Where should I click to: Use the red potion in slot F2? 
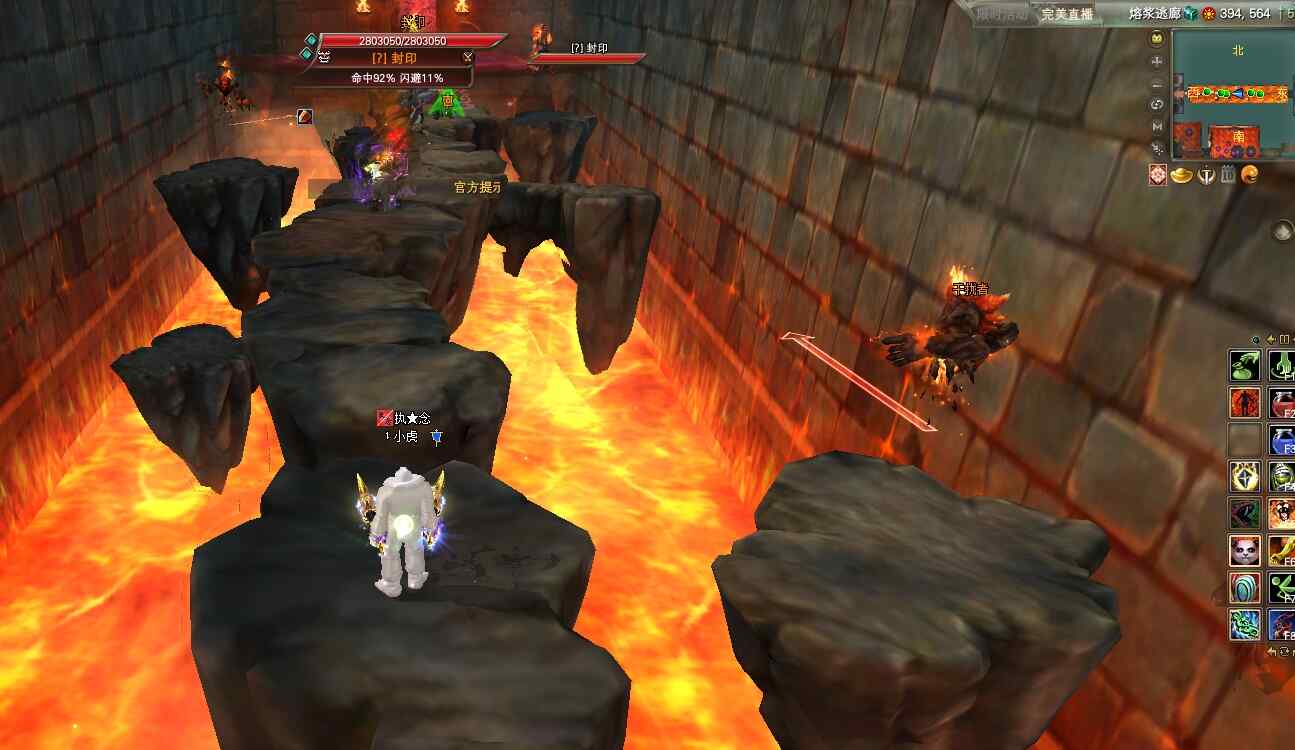tap(1281, 403)
